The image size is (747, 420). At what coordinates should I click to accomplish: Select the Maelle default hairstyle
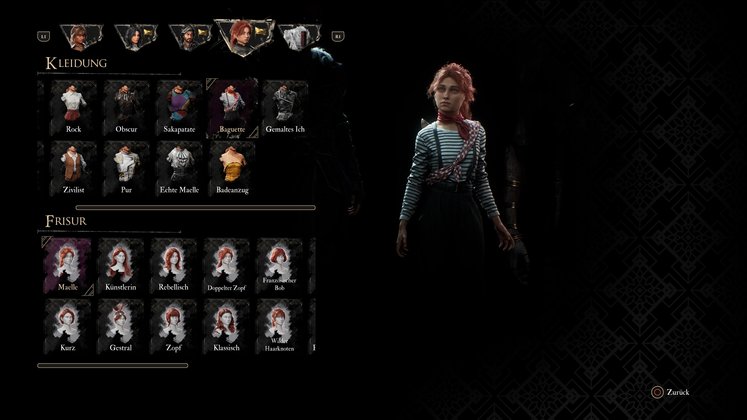point(68,263)
